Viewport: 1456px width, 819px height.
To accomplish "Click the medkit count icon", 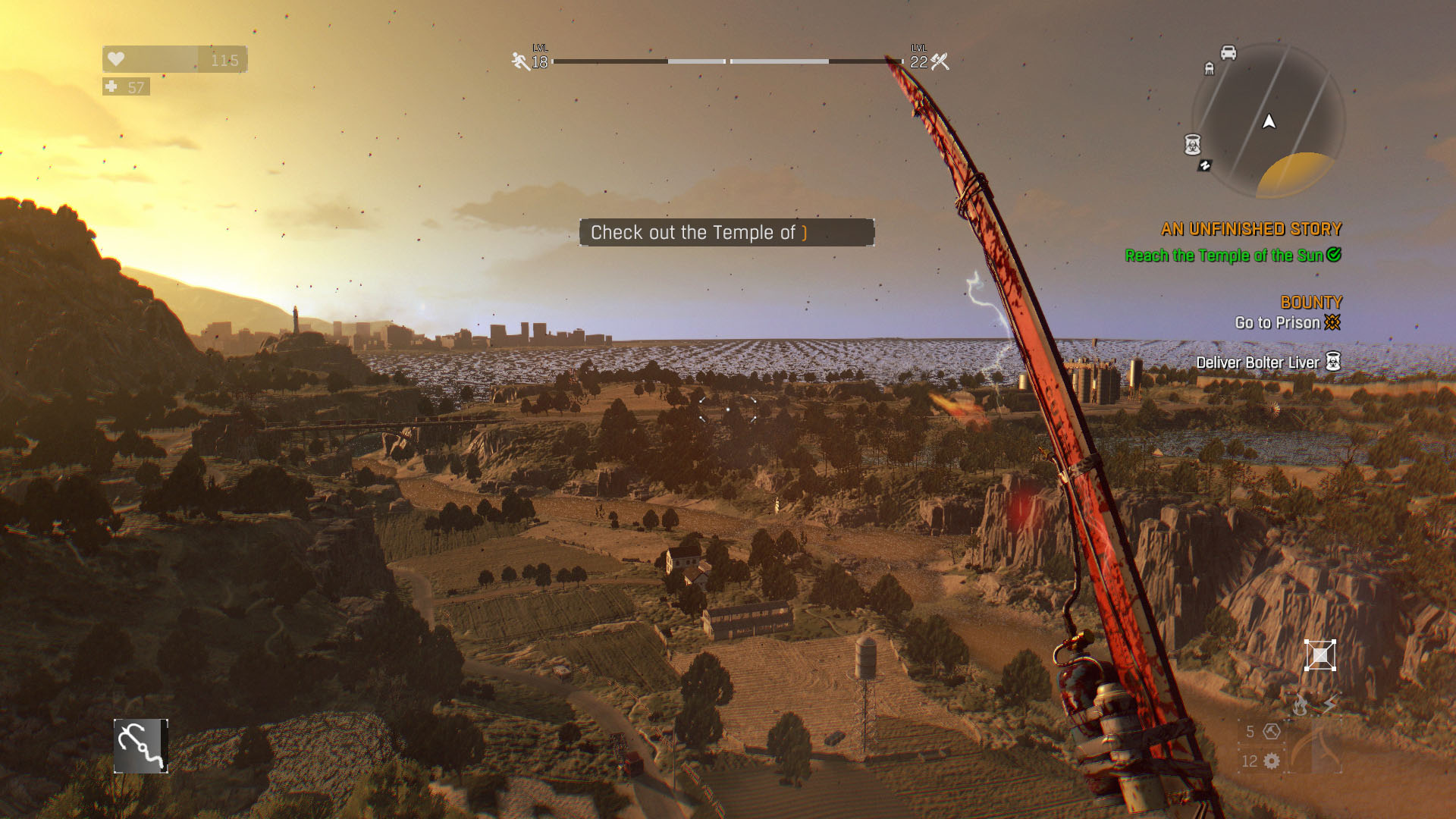I will point(111,87).
